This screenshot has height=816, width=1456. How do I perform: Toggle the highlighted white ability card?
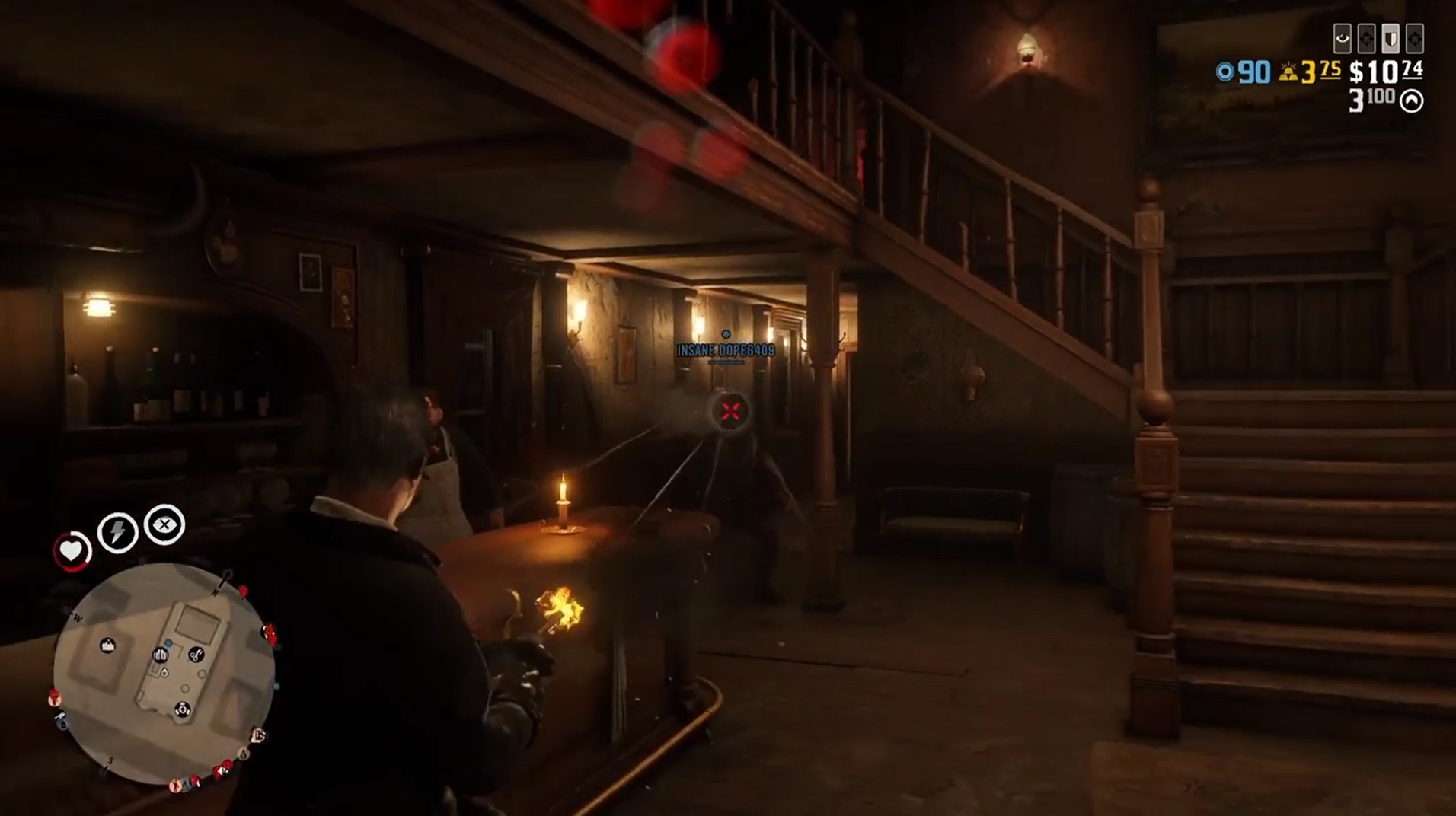[1391, 40]
